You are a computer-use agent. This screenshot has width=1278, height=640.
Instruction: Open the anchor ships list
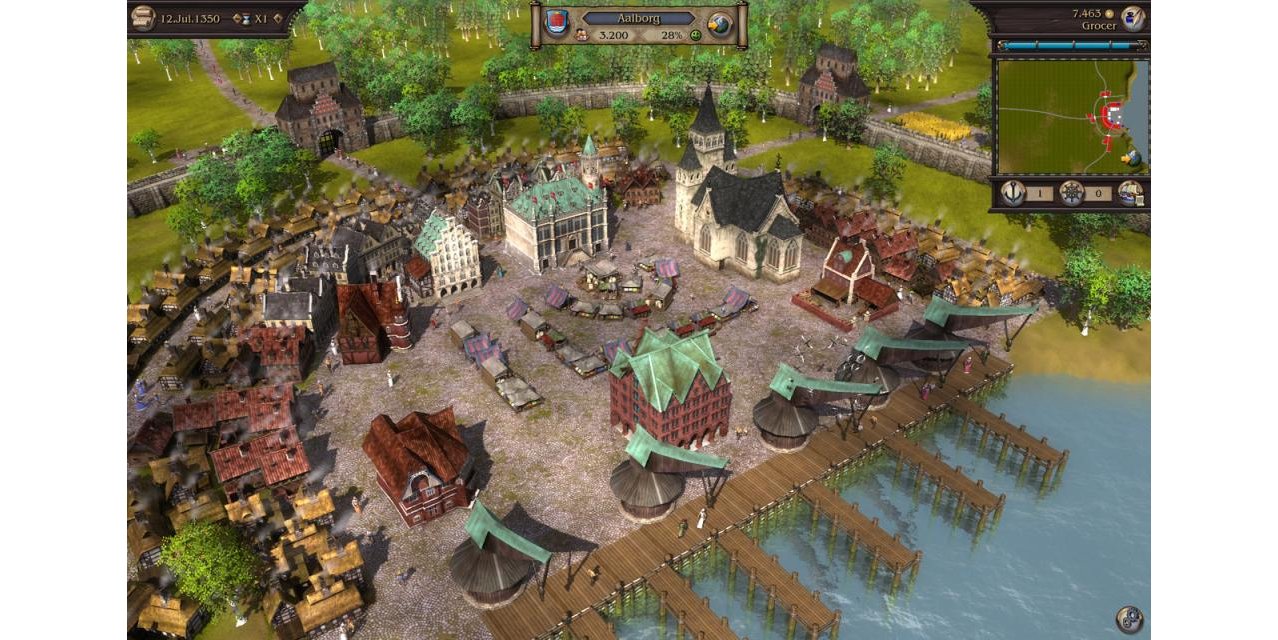pyautogui.click(x=1012, y=192)
